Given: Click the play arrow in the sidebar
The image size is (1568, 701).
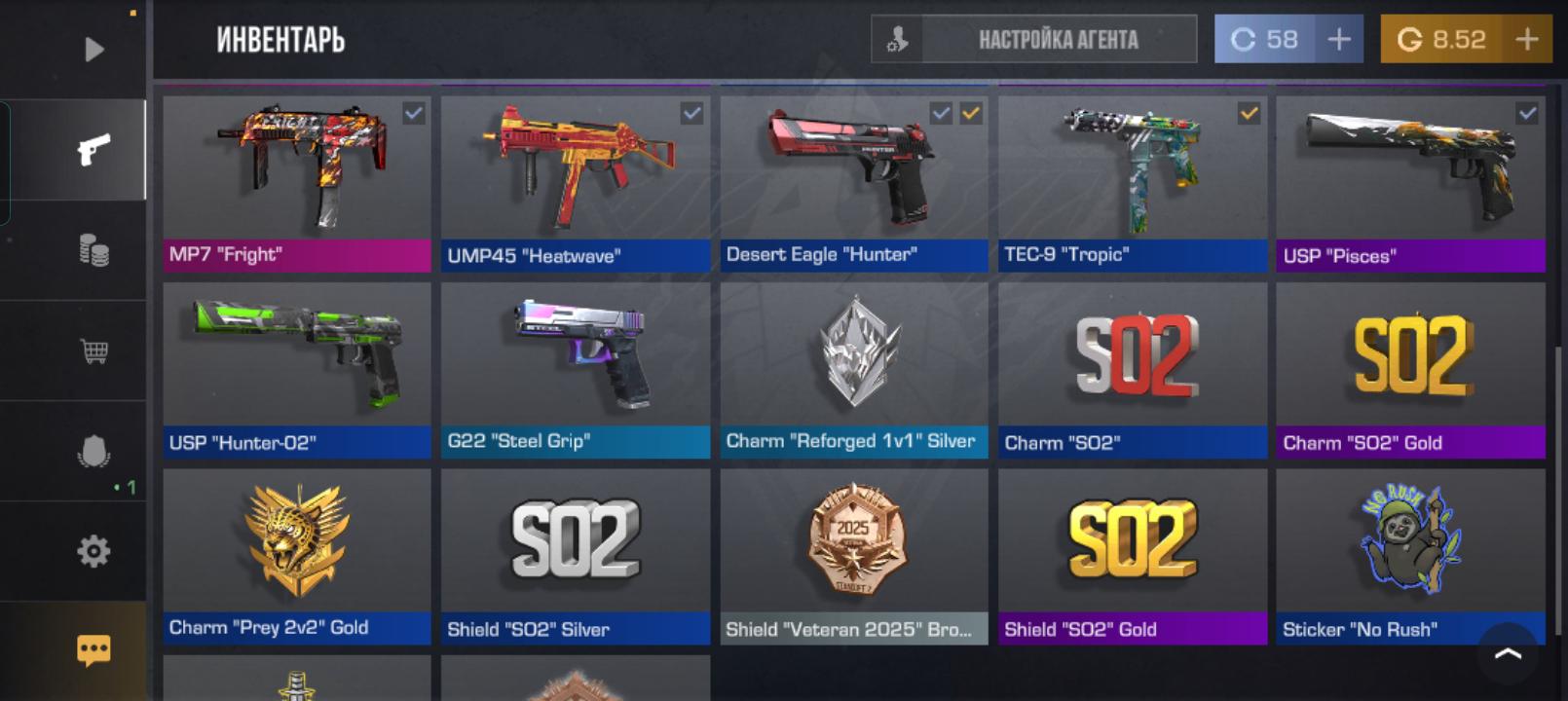Looking at the screenshot, I should 93,49.
